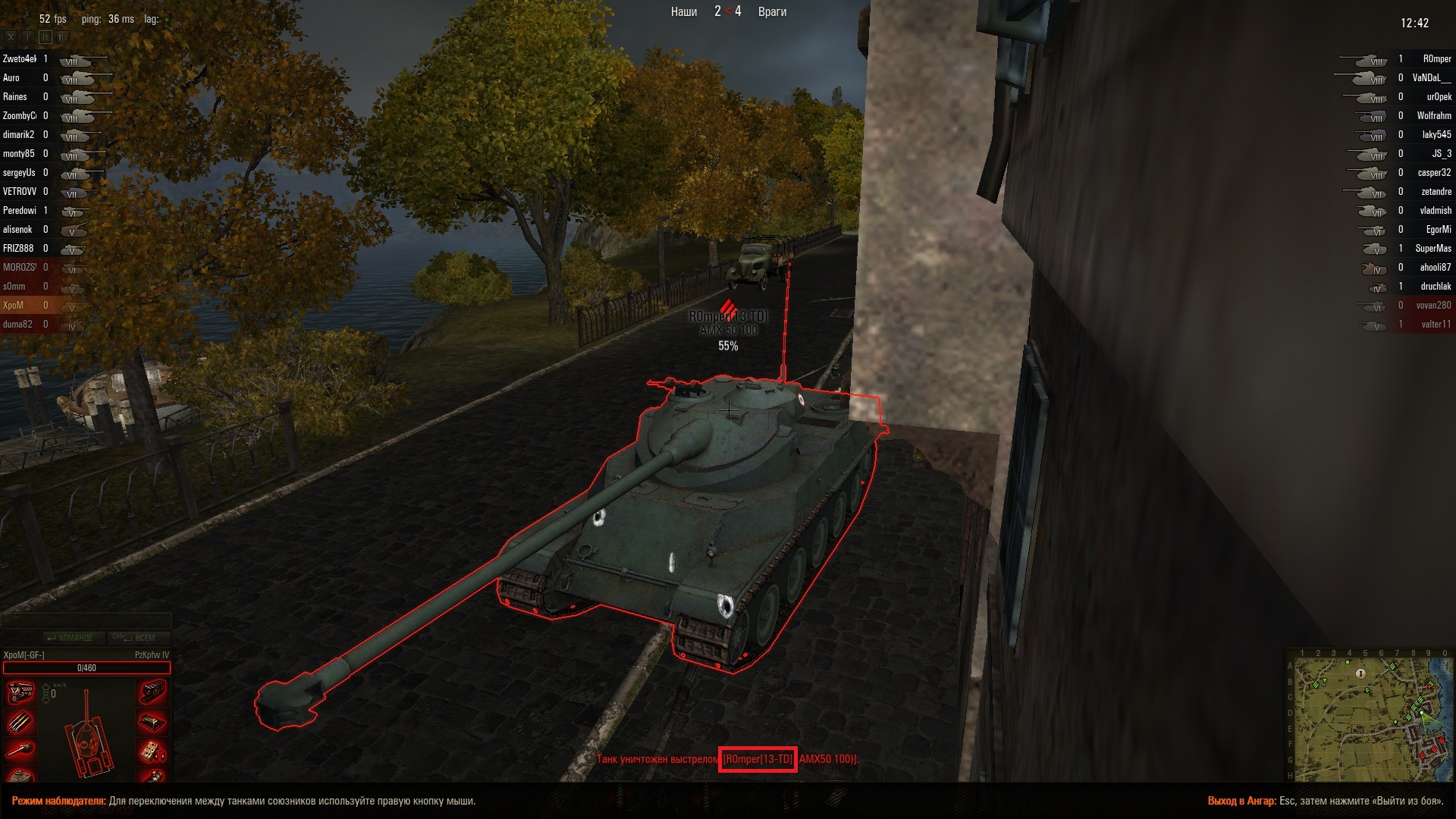Select enemy druchlak in the enemy list
This screenshot has height=819, width=1456.
(1436, 287)
